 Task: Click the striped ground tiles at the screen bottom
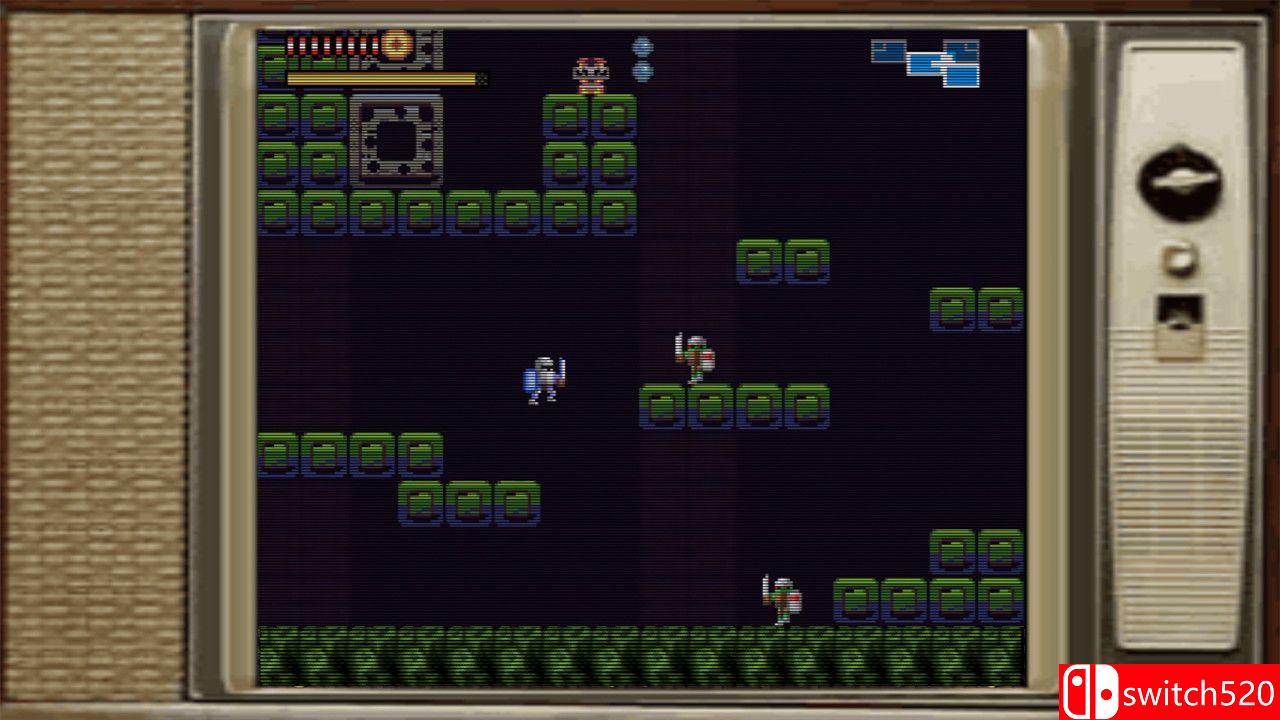[640, 655]
